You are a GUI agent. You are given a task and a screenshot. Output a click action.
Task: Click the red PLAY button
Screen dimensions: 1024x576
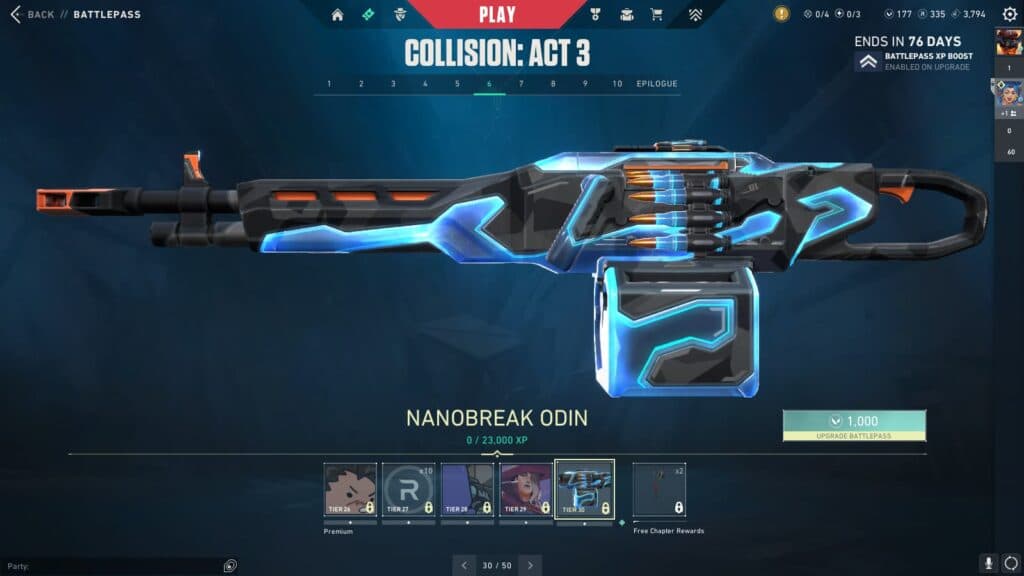[x=497, y=14]
